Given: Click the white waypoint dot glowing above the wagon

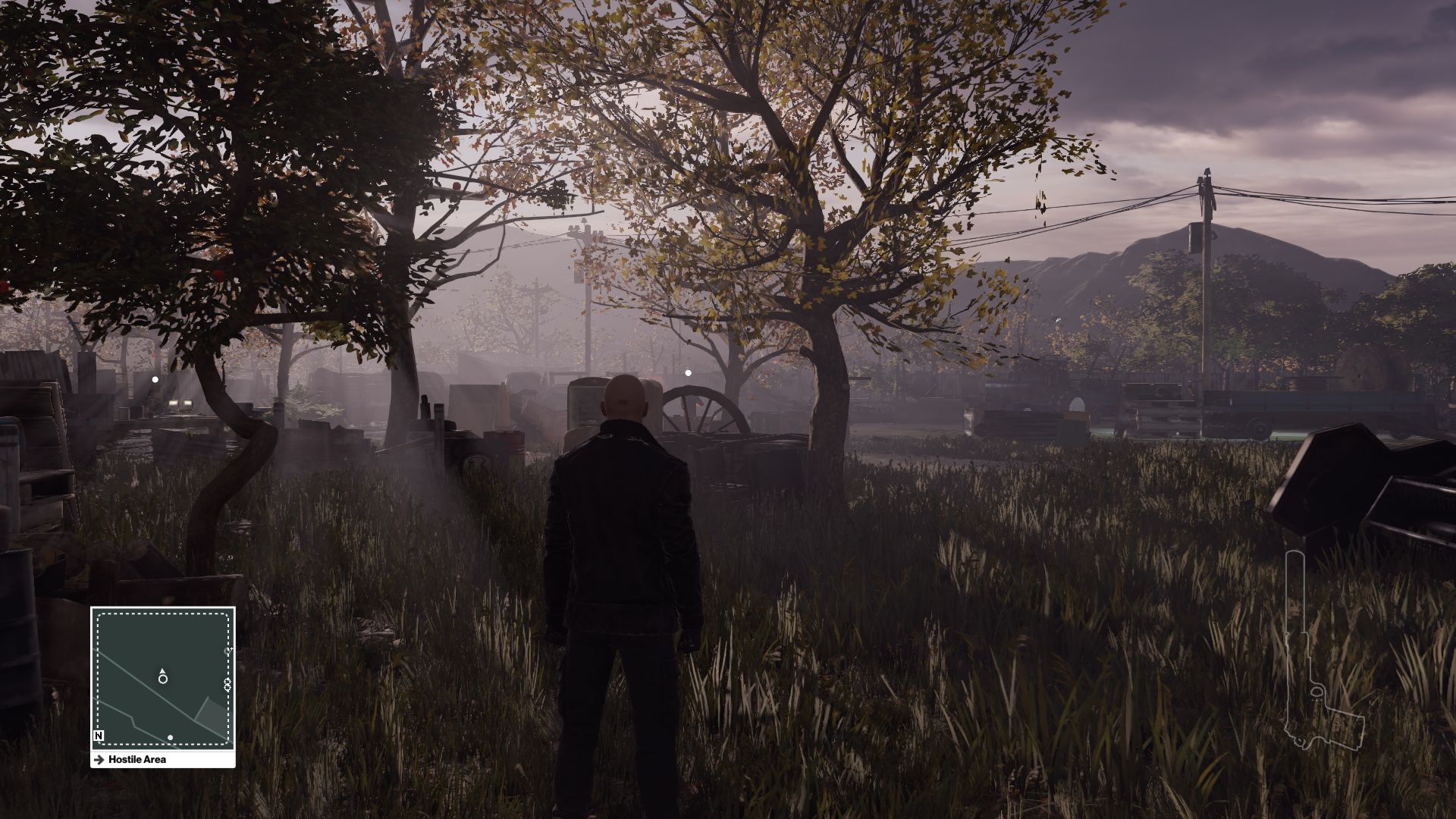Looking at the screenshot, I should [688, 372].
